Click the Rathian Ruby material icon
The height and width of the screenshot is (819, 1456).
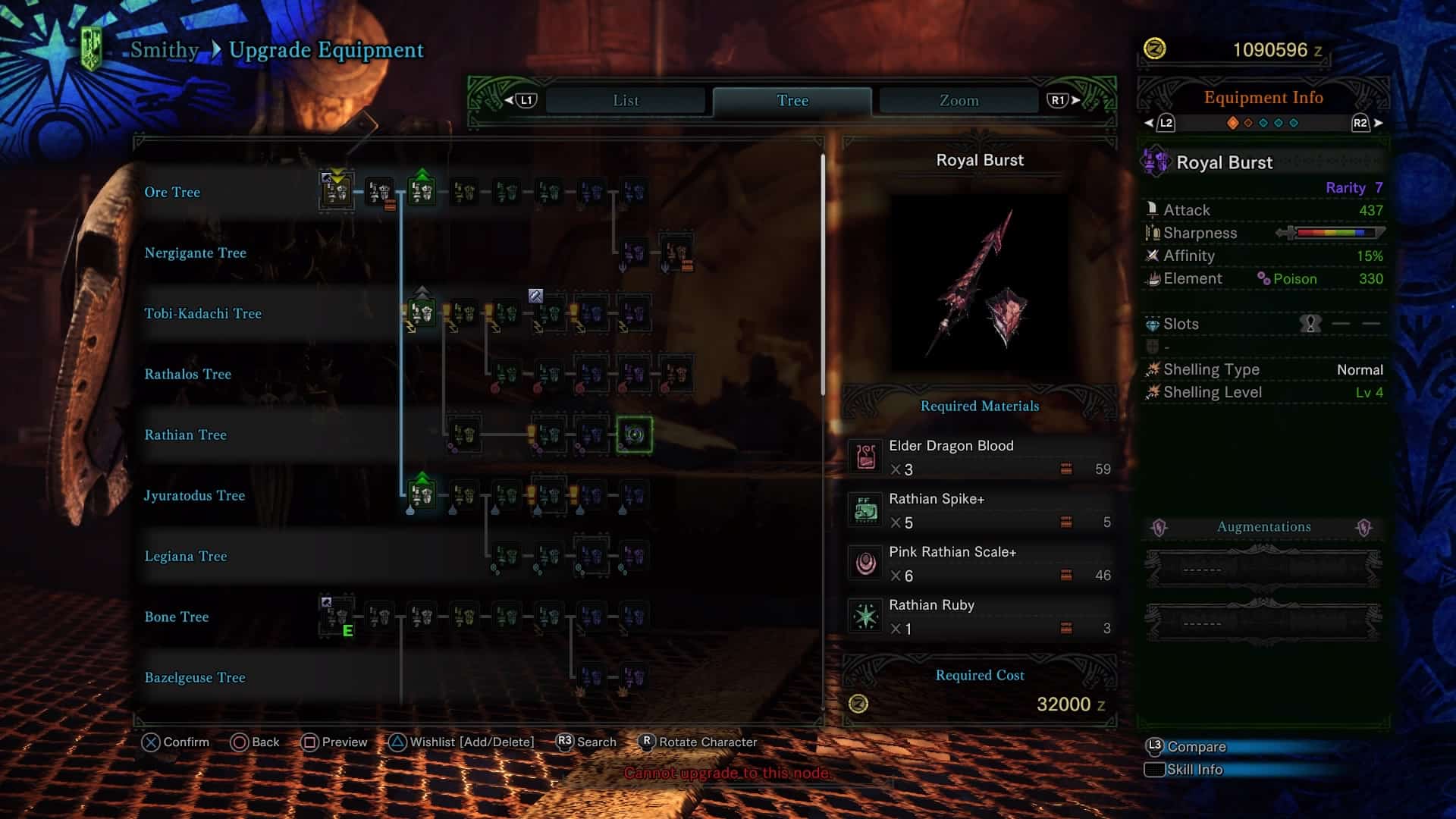coord(867,617)
